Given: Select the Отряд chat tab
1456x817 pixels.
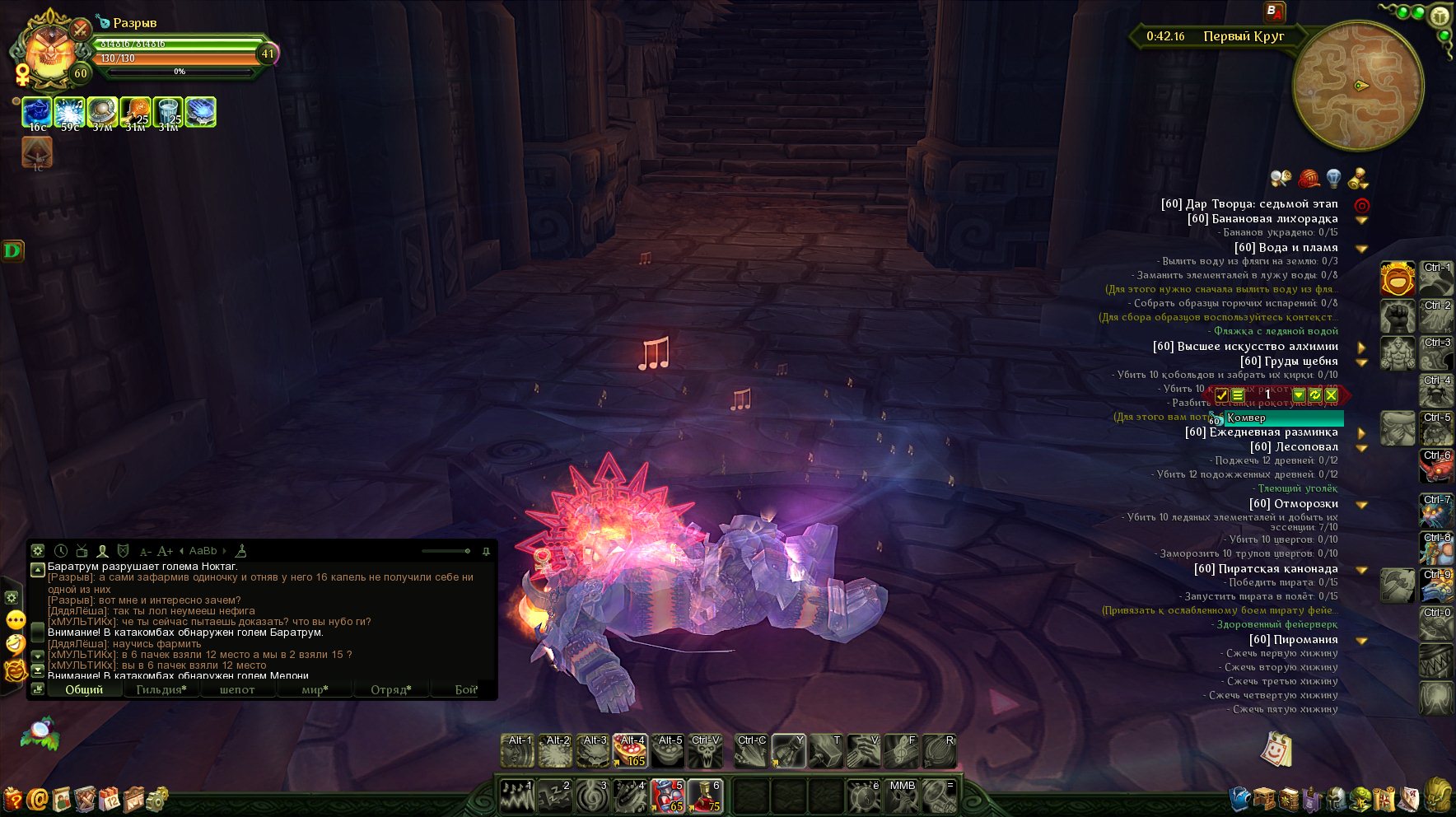Looking at the screenshot, I should coord(390,689).
